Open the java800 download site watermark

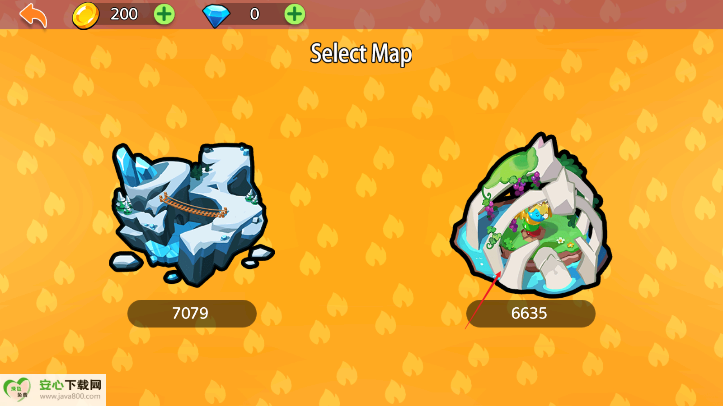[x=53, y=389]
